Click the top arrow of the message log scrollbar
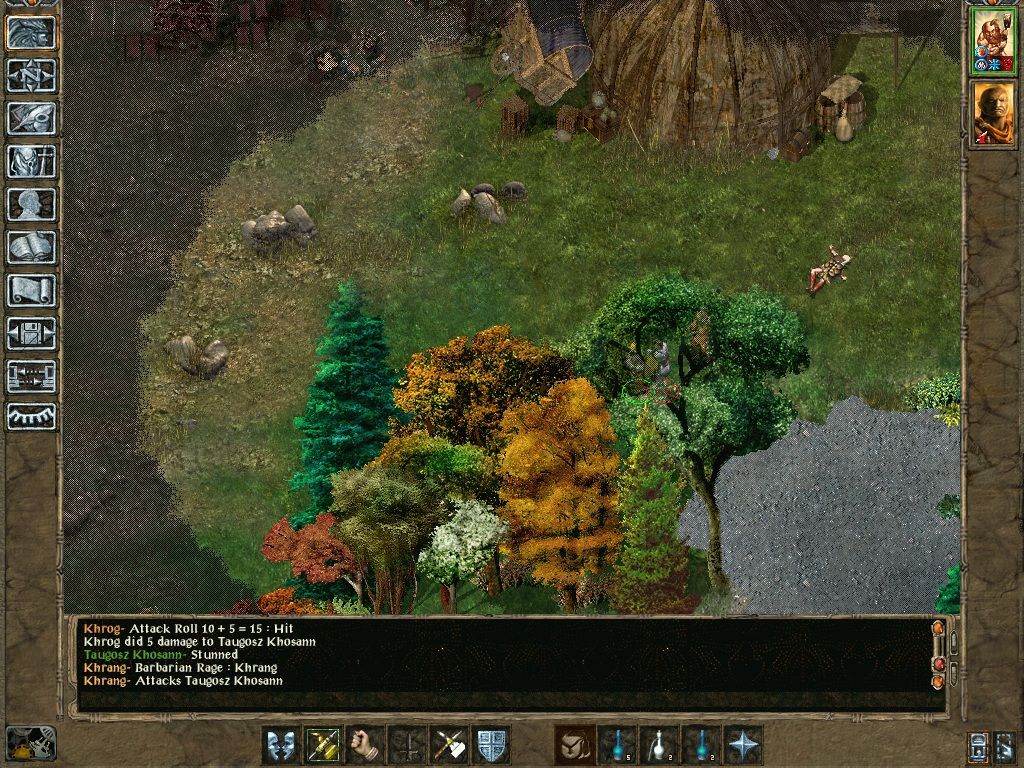 coord(938,628)
